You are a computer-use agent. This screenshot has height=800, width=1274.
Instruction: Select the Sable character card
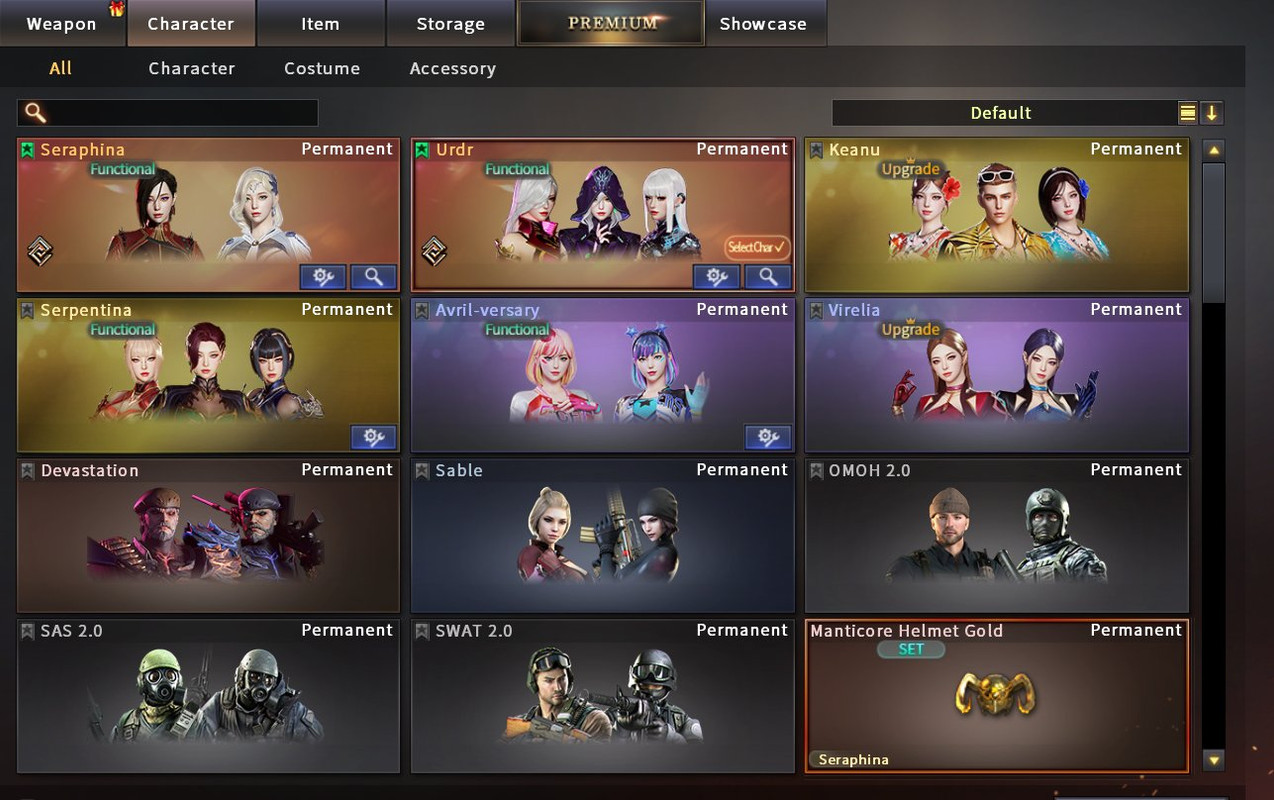click(x=602, y=536)
